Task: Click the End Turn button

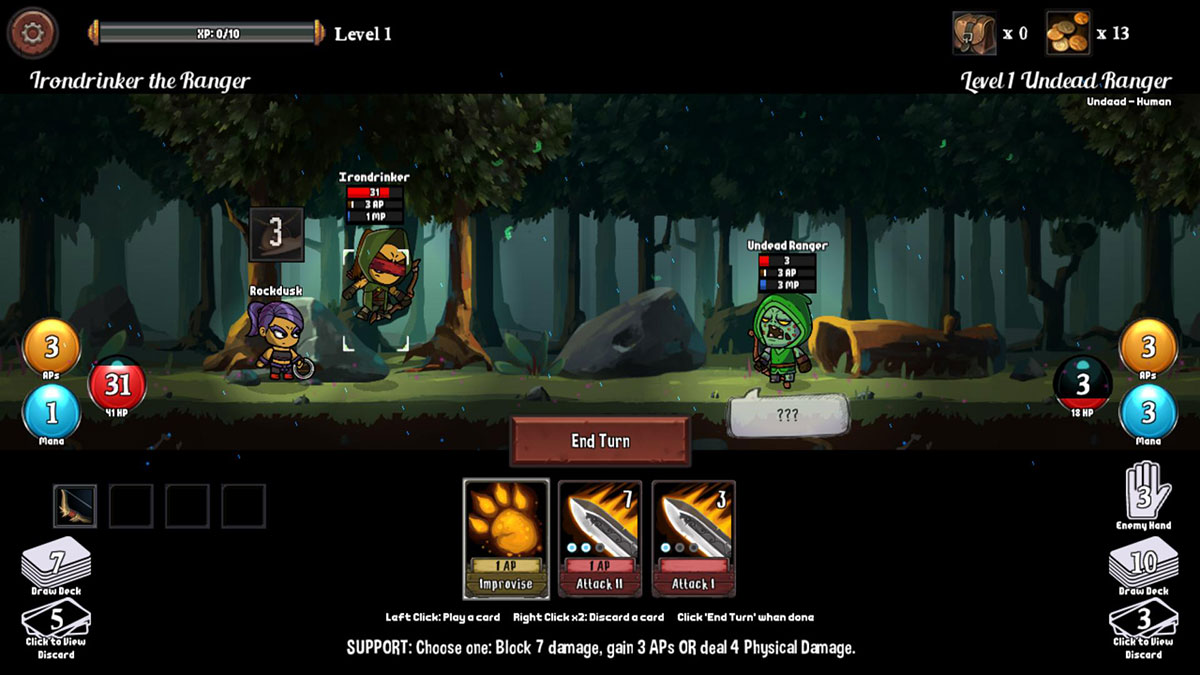Action: pos(600,441)
